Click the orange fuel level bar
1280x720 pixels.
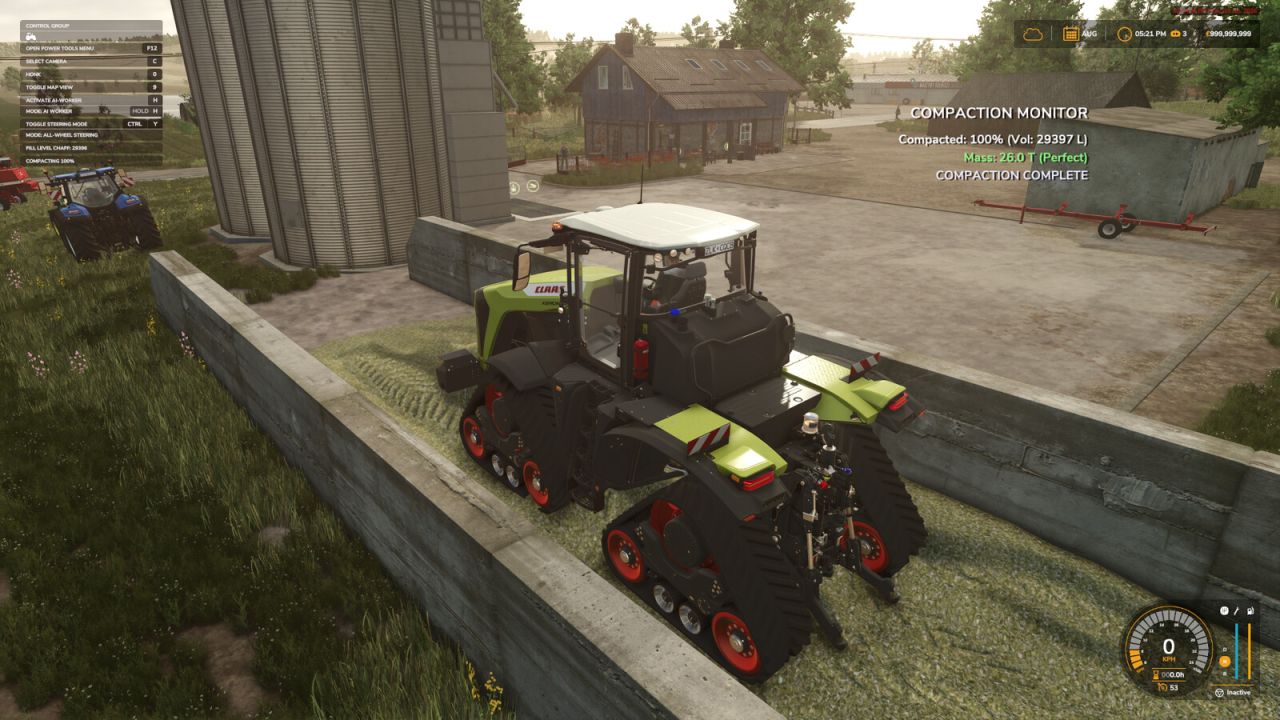(x=1249, y=651)
